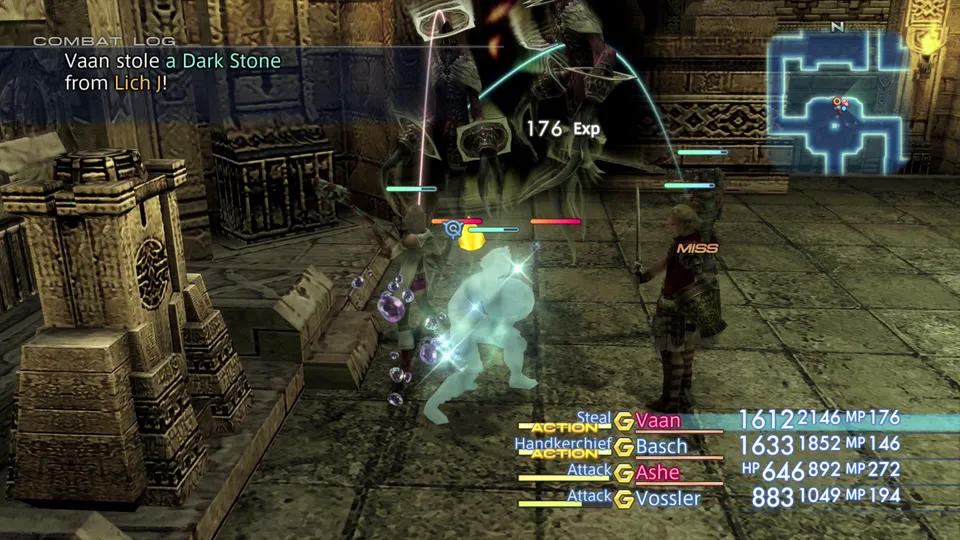The width and height of the screenshot is (960, 540).
Task: Select Vaan in the party list
Action: [x=658, y=421]
